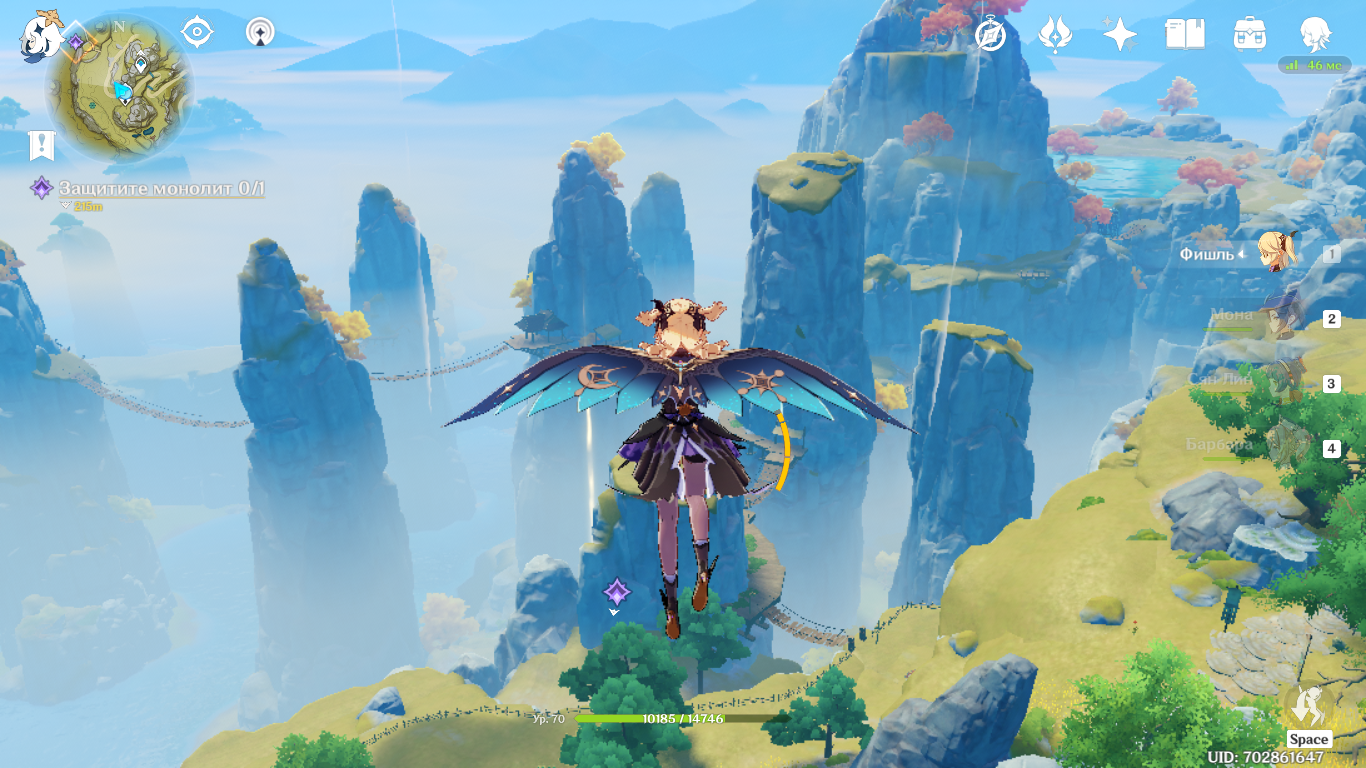Open the compass icon in the top bar
This screenshot has height=768, width=1366.
[x=990, y=35]
